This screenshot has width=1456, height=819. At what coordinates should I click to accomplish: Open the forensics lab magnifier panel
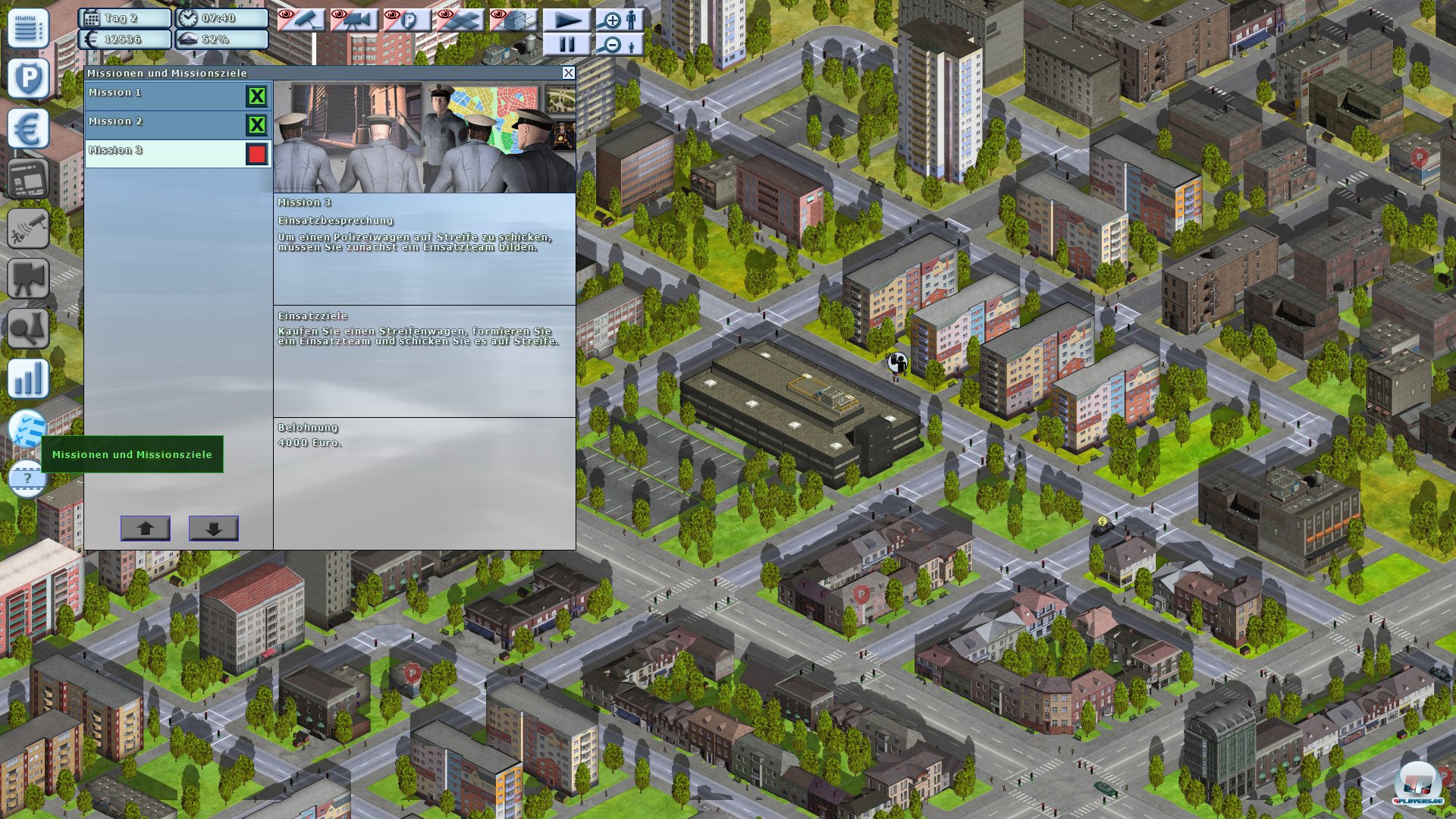(x=28, y=328)
